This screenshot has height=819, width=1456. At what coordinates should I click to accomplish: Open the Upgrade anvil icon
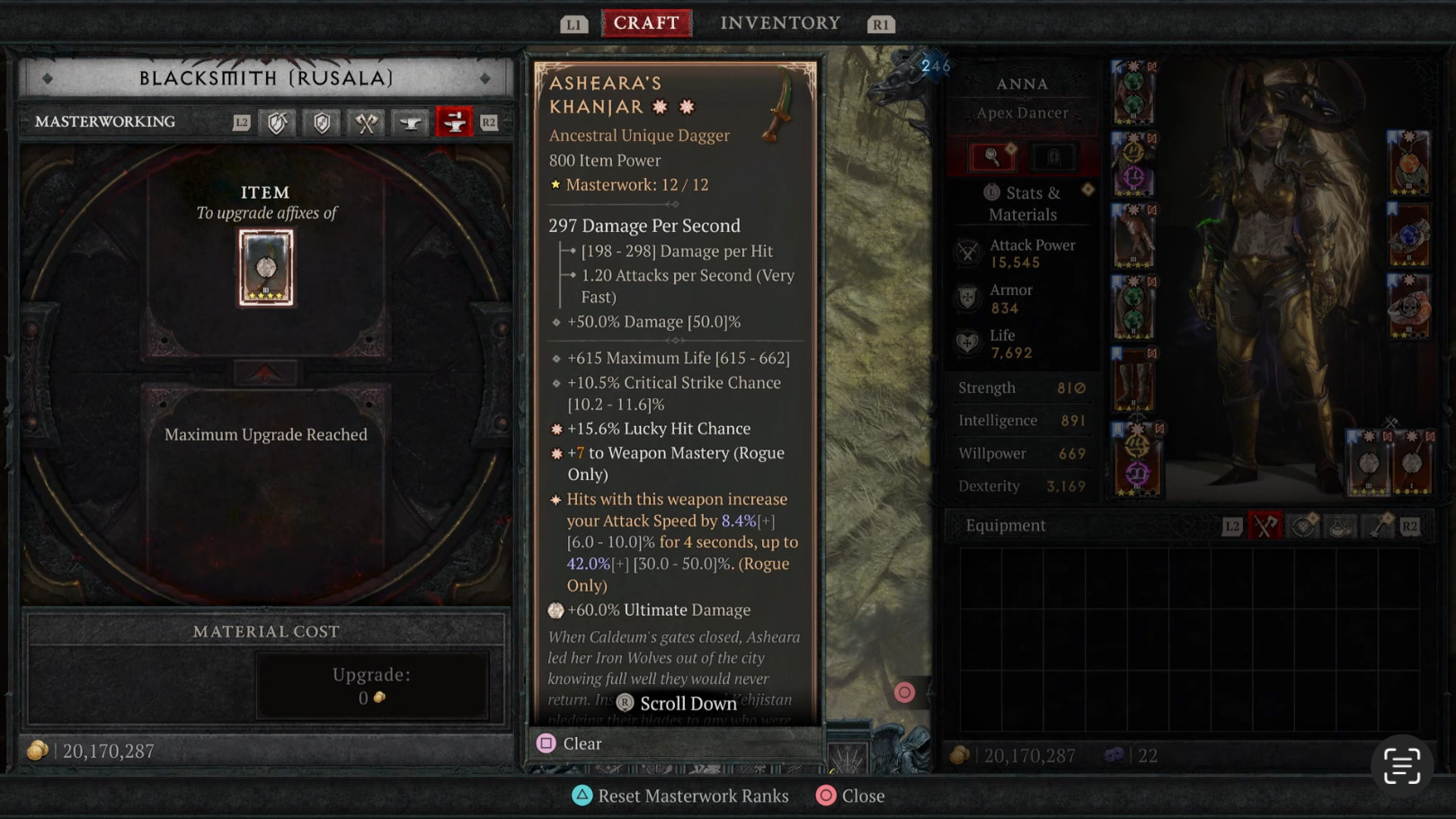point(409,122)
